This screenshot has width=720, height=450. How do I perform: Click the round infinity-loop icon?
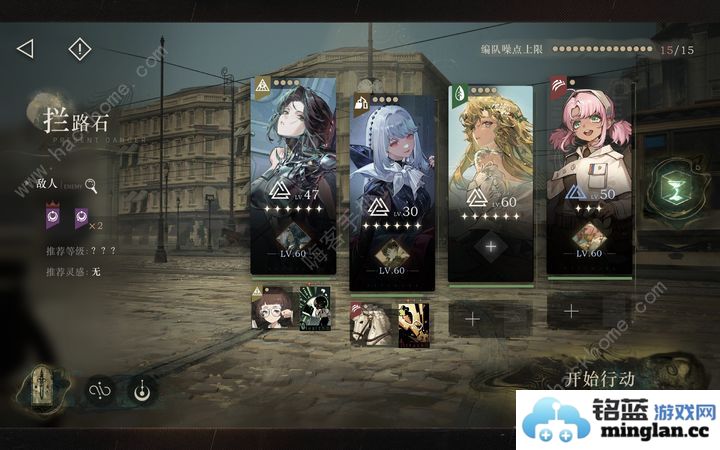coord(99,391)
